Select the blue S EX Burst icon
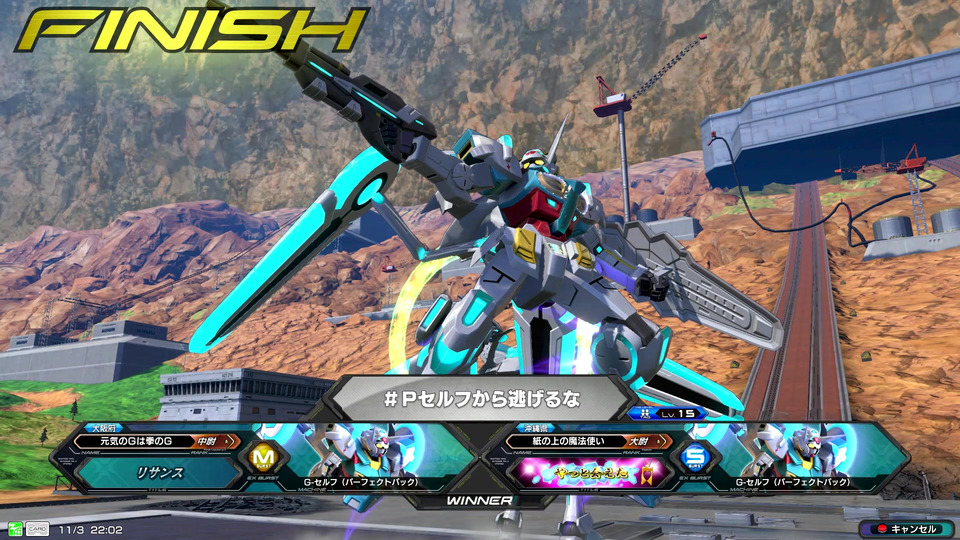Image resolution: width=960 pixels, height=540 pixels. point(693,459)
